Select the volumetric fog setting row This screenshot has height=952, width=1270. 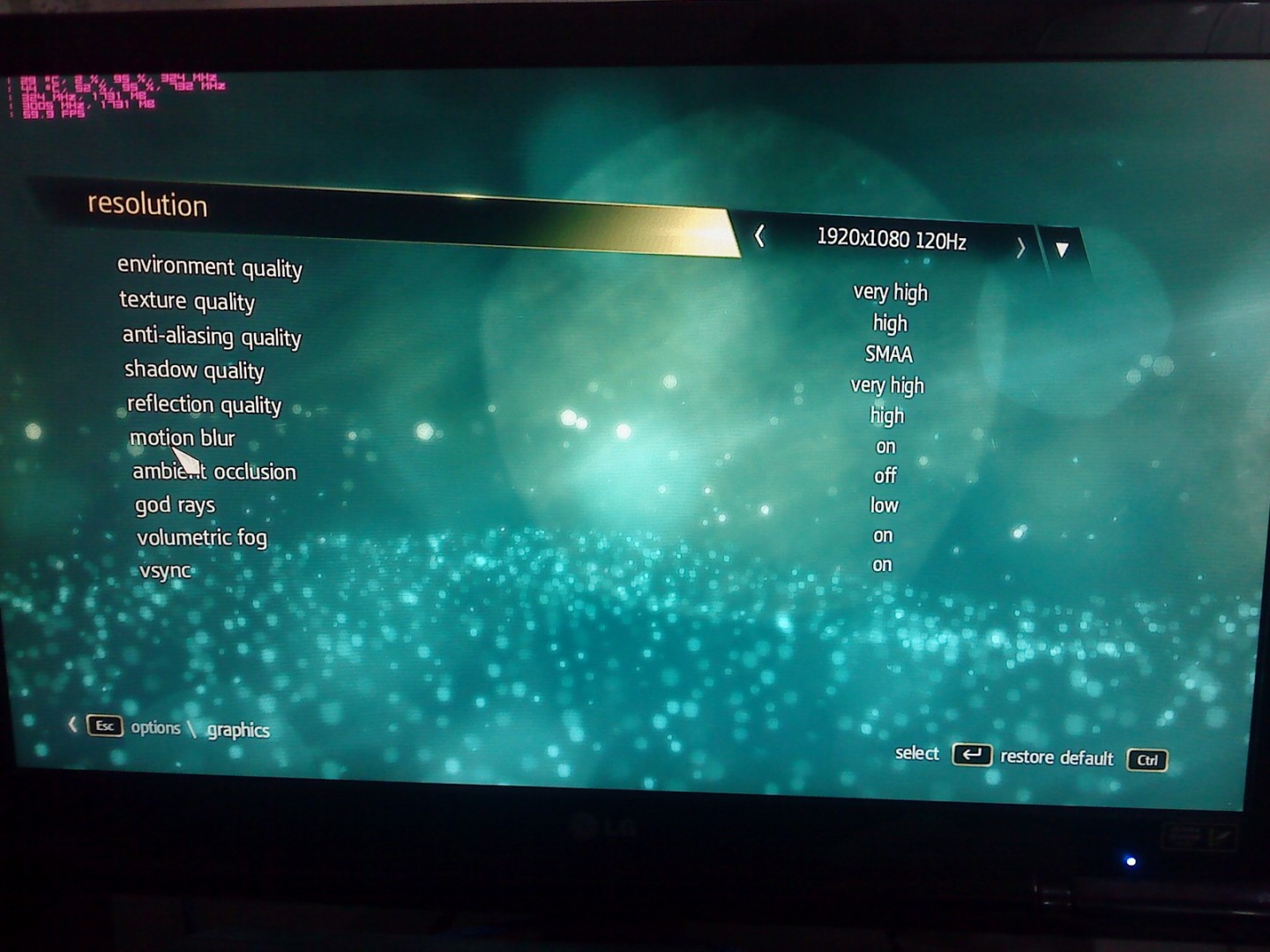(x=882, y=535)
